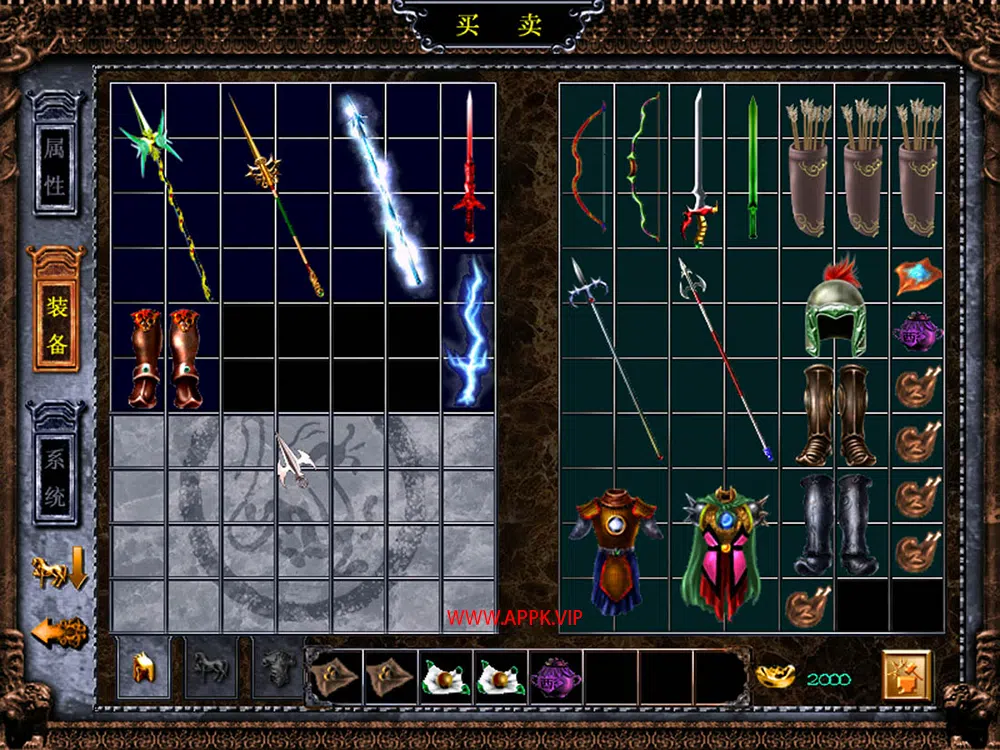Select the red demon-faced boots
The height and width of the screenshot is (750, 1000).
pyautogui.click(x=165, y=357)
